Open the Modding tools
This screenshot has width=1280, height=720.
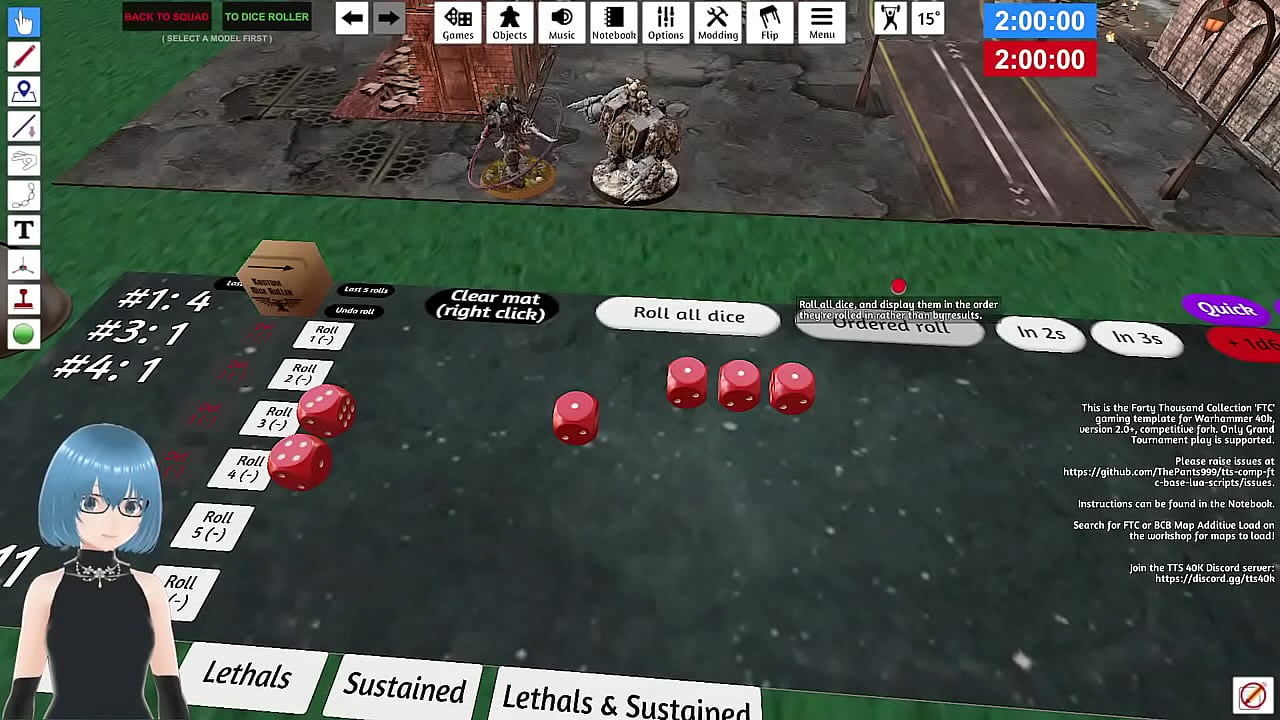pos(718,22)
